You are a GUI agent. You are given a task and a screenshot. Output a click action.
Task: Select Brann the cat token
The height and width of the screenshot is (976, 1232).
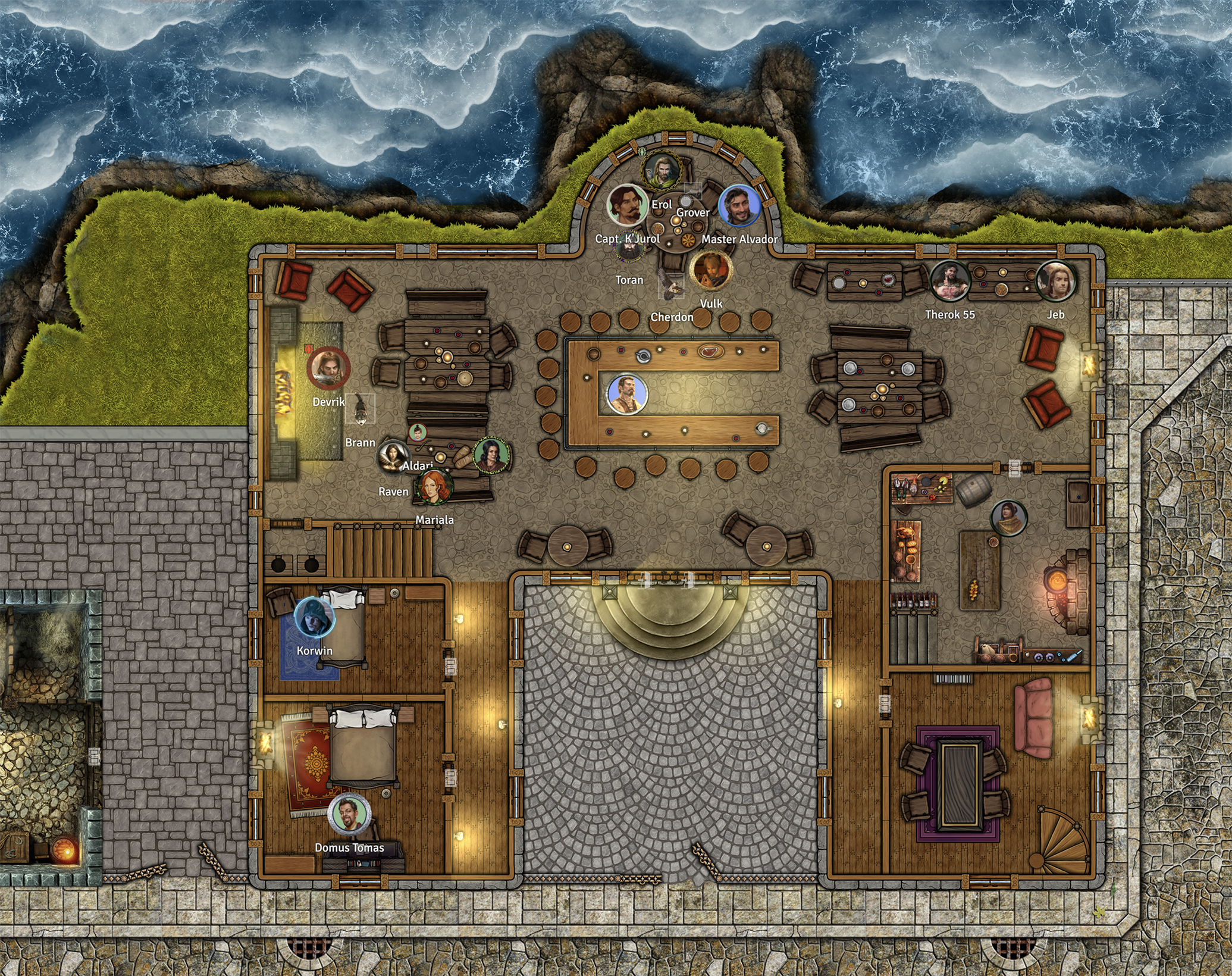click(360, 409)
